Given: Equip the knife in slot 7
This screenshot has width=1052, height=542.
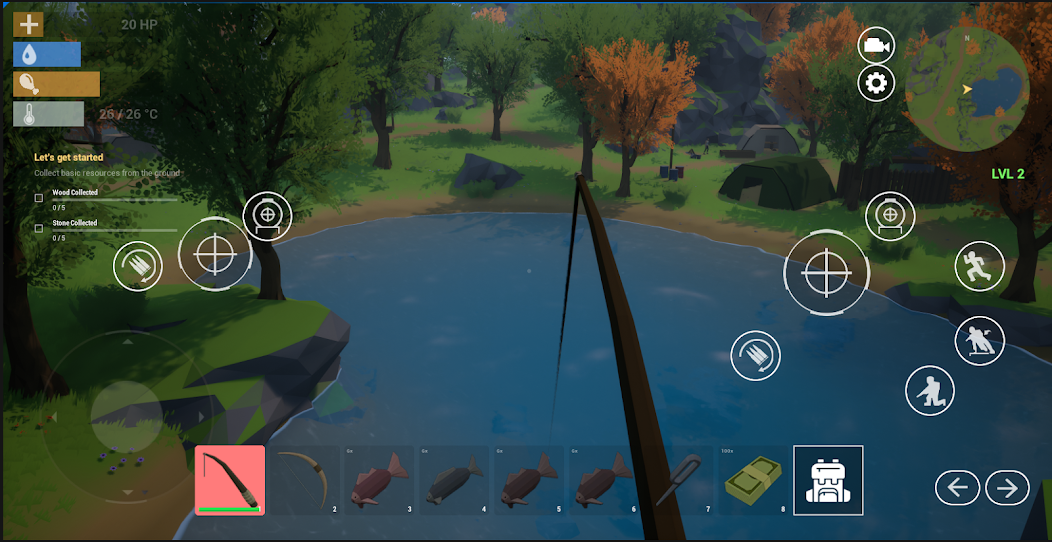Looking at the screenshot, I should point(679,479).
